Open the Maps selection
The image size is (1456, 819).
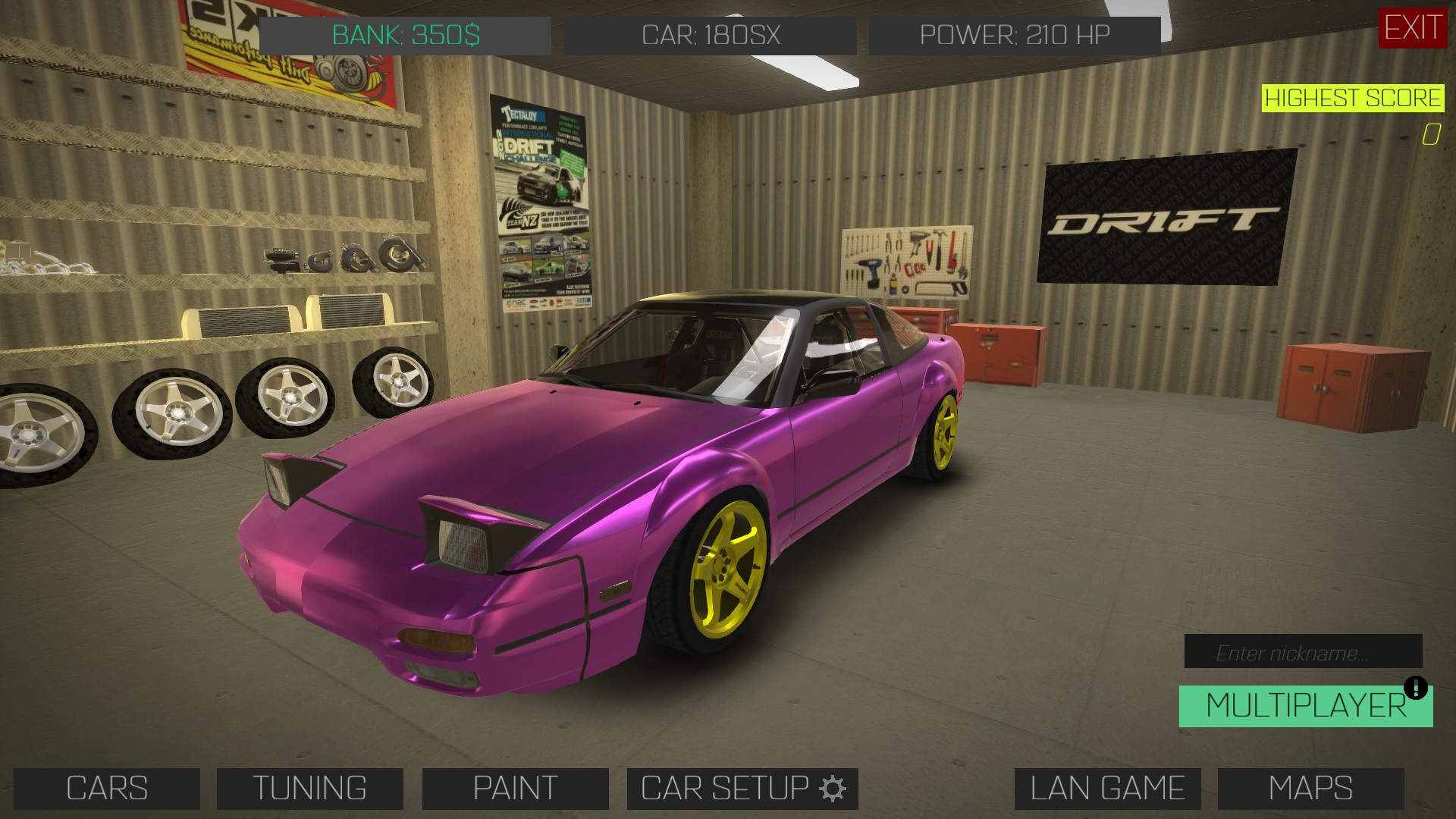1310,789
